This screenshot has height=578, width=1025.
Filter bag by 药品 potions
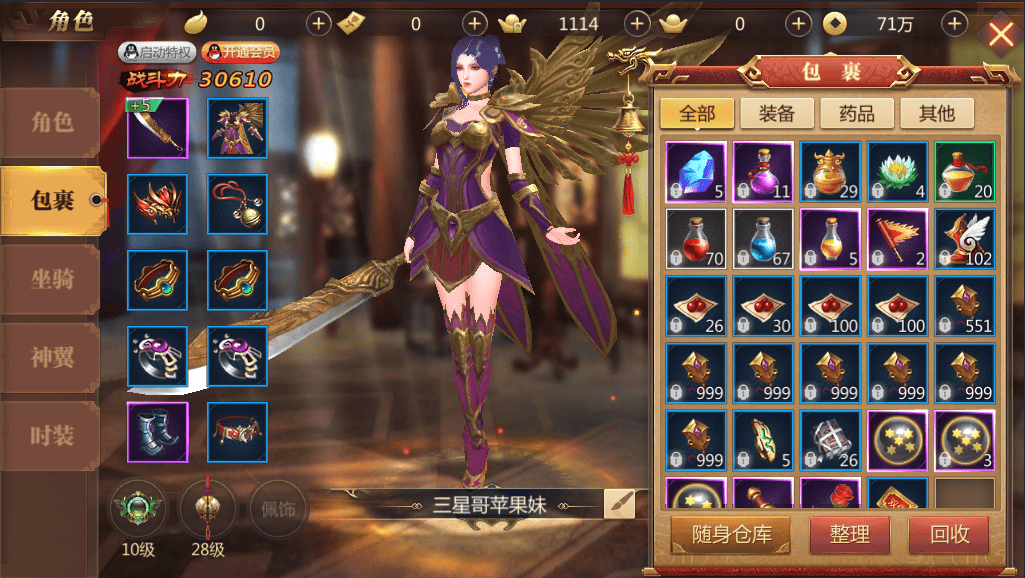tap(856, 113)
